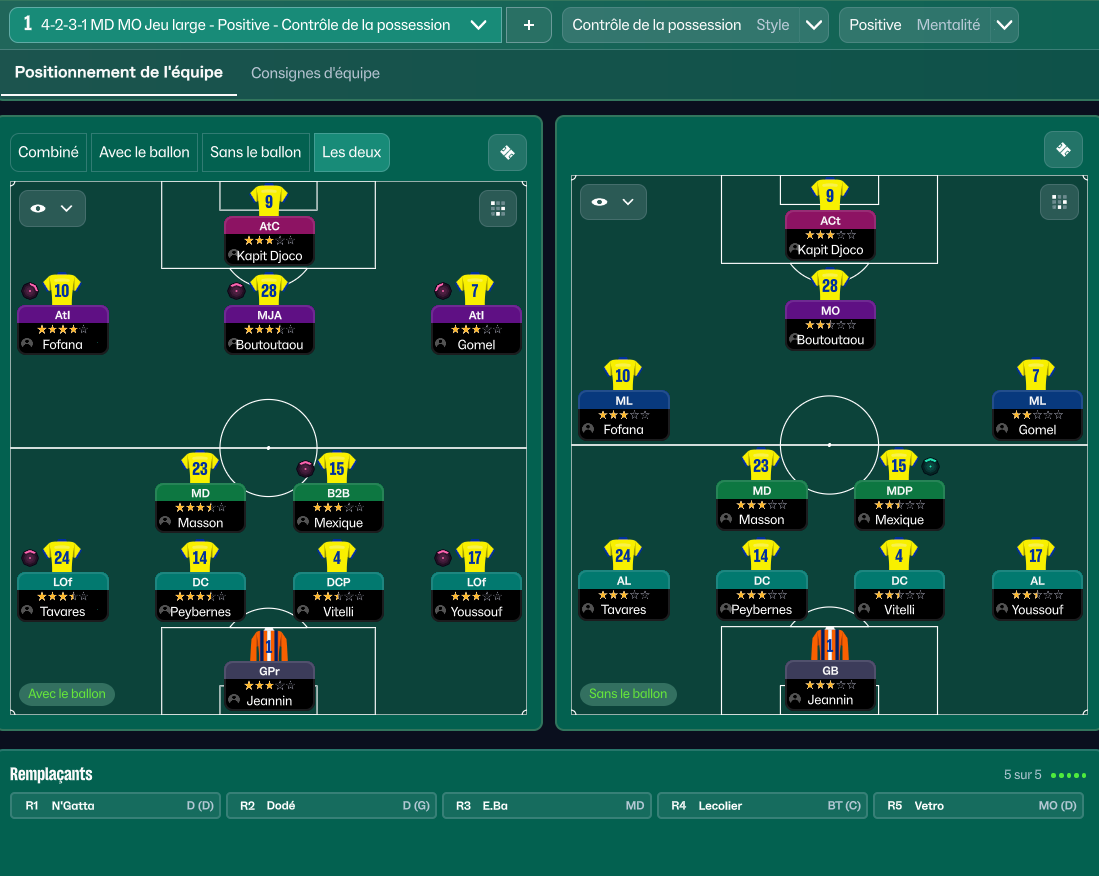Switch to Consignes d'équipe tab

click(315, 73)
